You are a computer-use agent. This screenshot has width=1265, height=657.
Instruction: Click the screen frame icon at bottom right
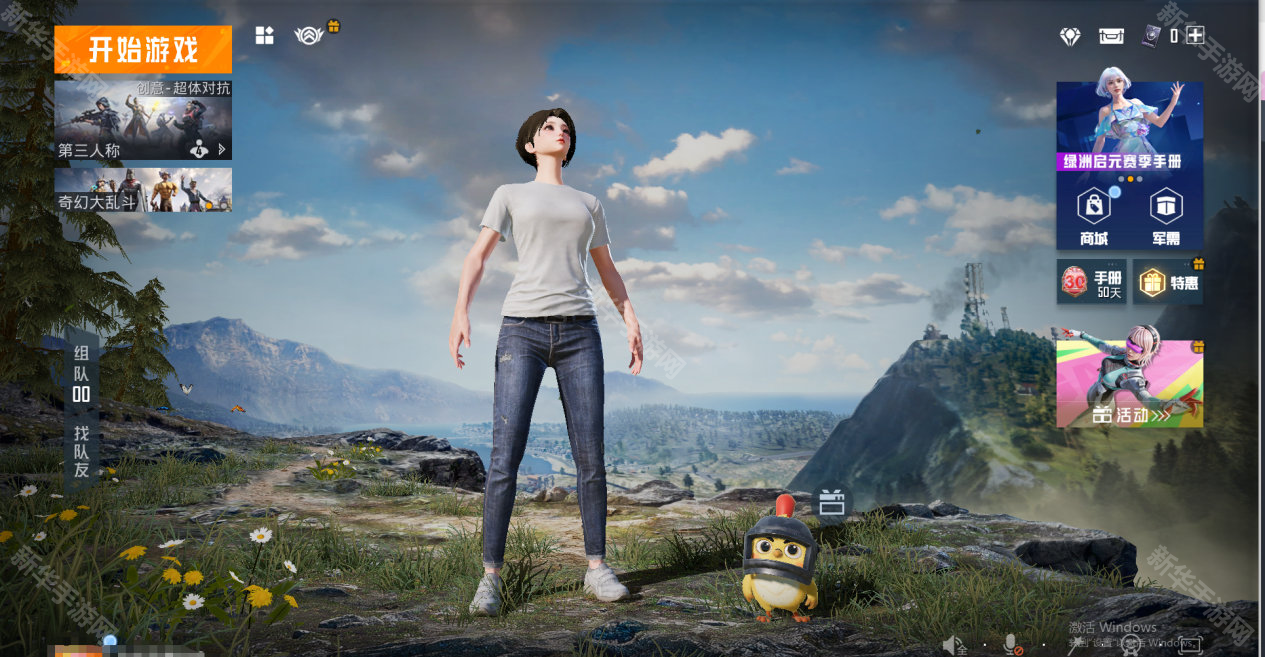tap(1190, 645)
